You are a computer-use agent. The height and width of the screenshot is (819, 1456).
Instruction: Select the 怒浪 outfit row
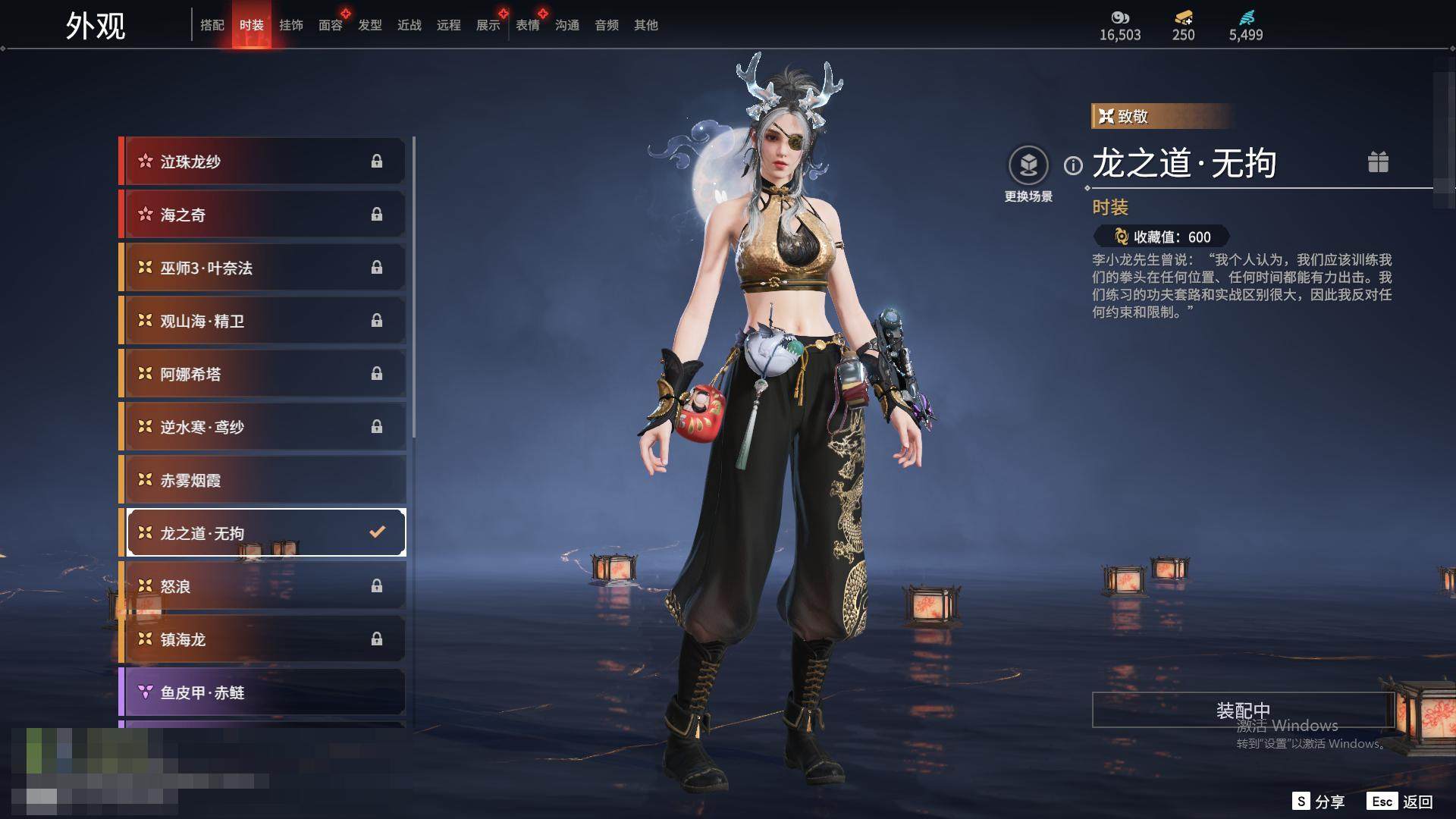262,586
